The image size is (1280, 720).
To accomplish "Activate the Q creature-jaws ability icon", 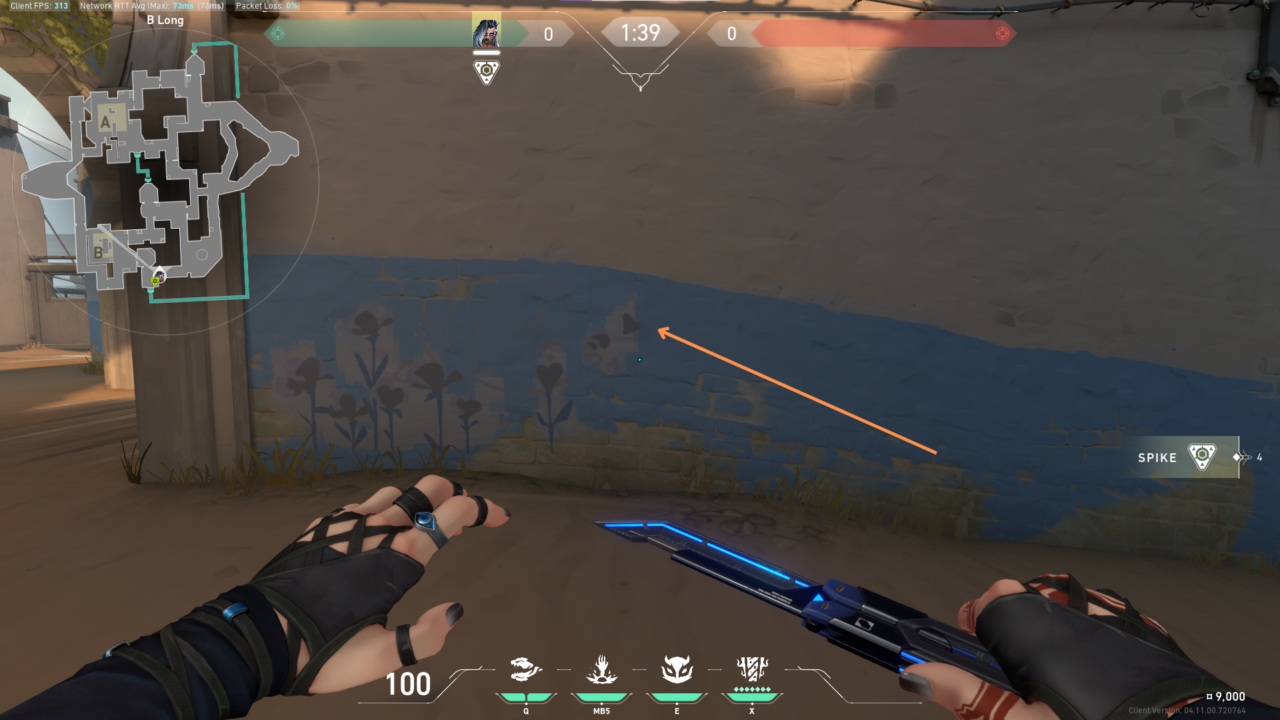I will tap(526, 670).
